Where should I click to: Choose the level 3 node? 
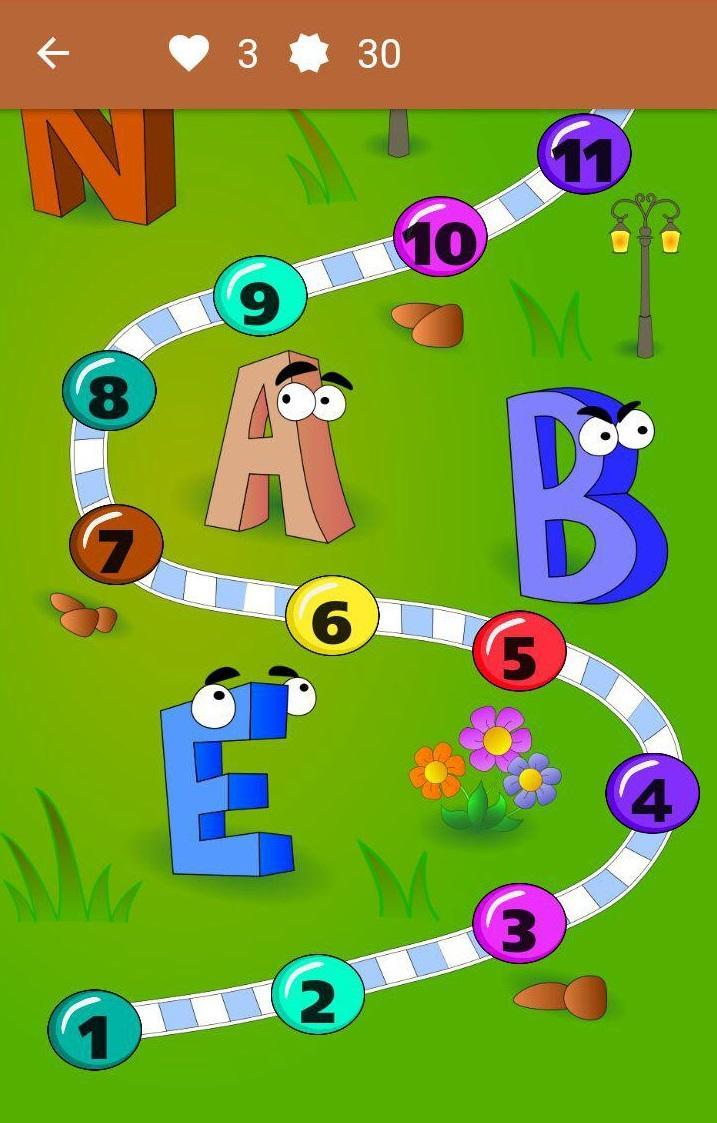[x=519, y=923]
